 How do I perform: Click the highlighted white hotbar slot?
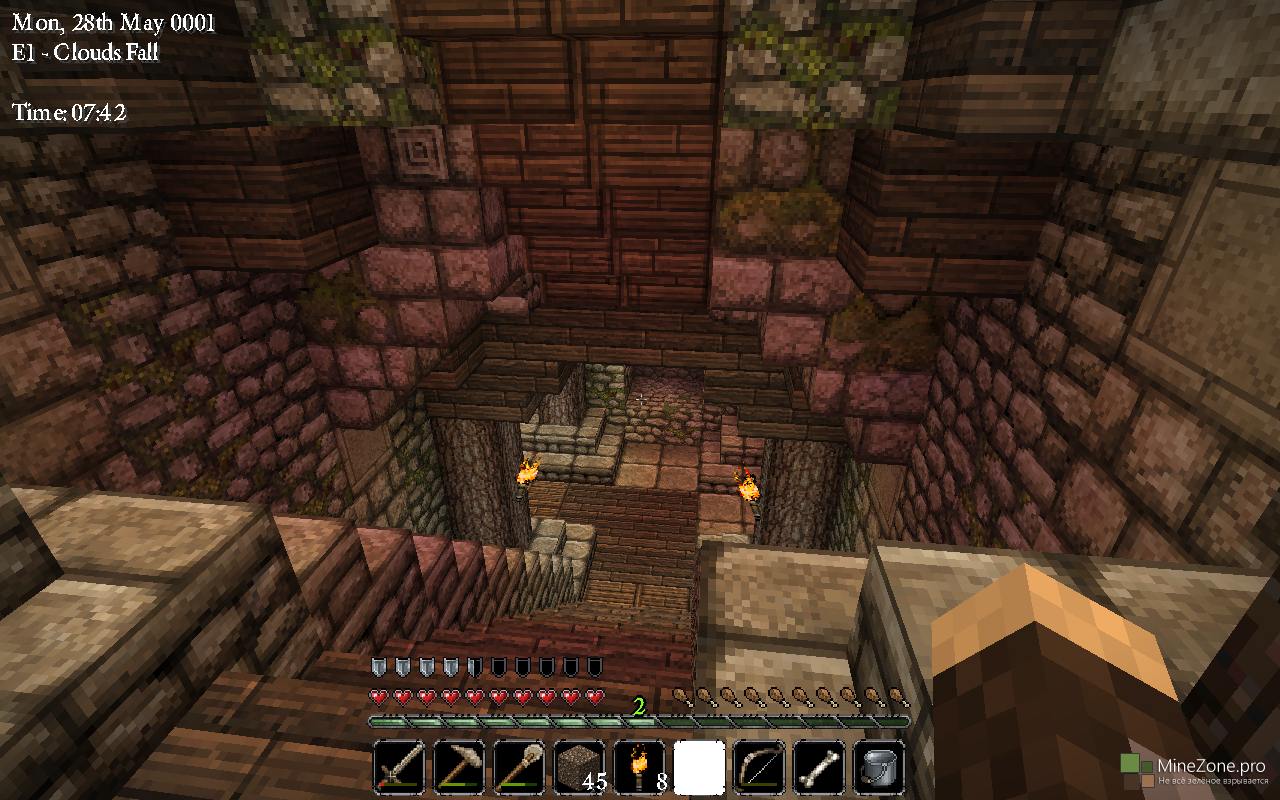(699, 768)
